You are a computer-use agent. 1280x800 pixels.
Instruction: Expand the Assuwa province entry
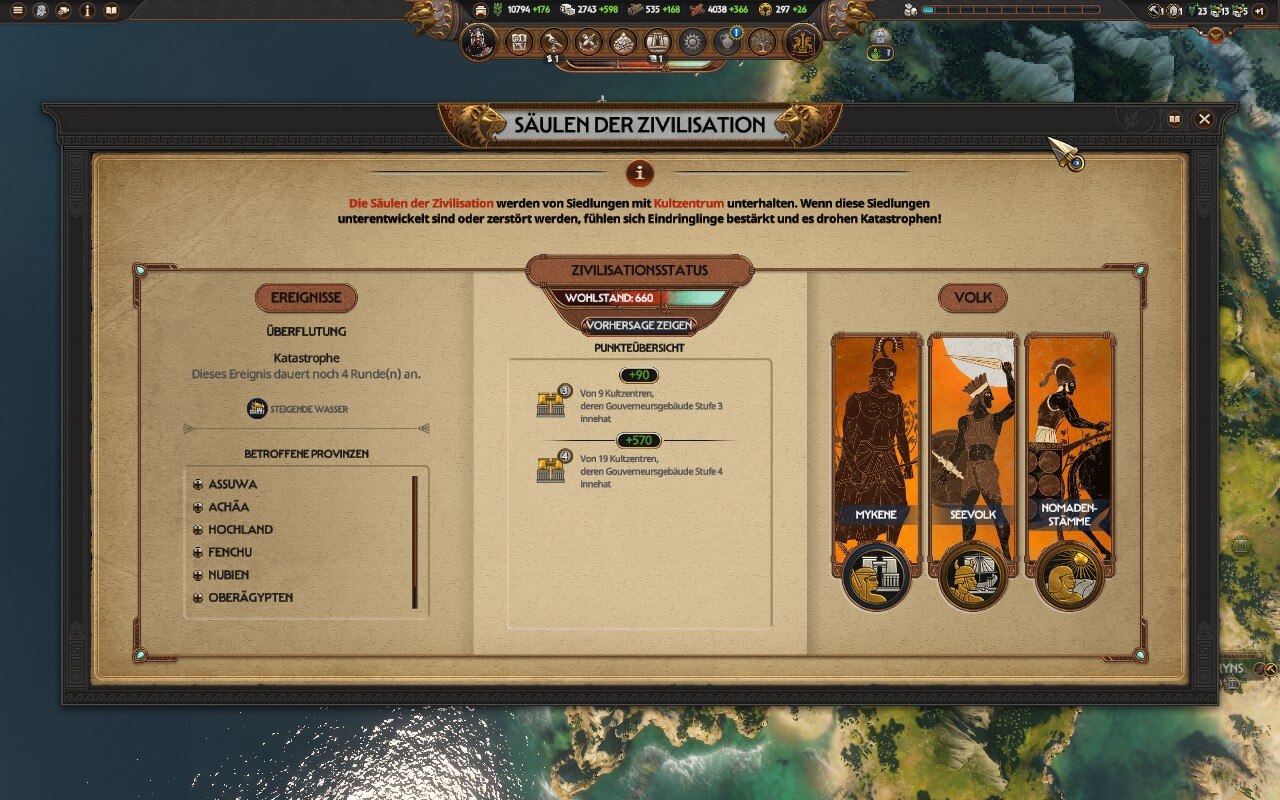(x=198, y=485)
